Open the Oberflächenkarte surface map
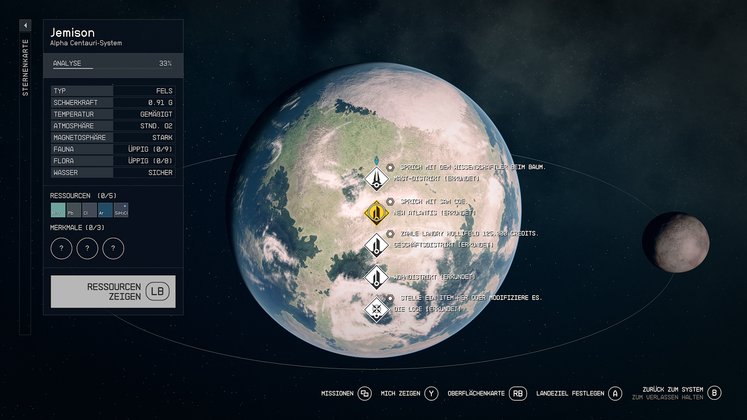The width and height of the screenshot is (747, 420). (487, 393)
